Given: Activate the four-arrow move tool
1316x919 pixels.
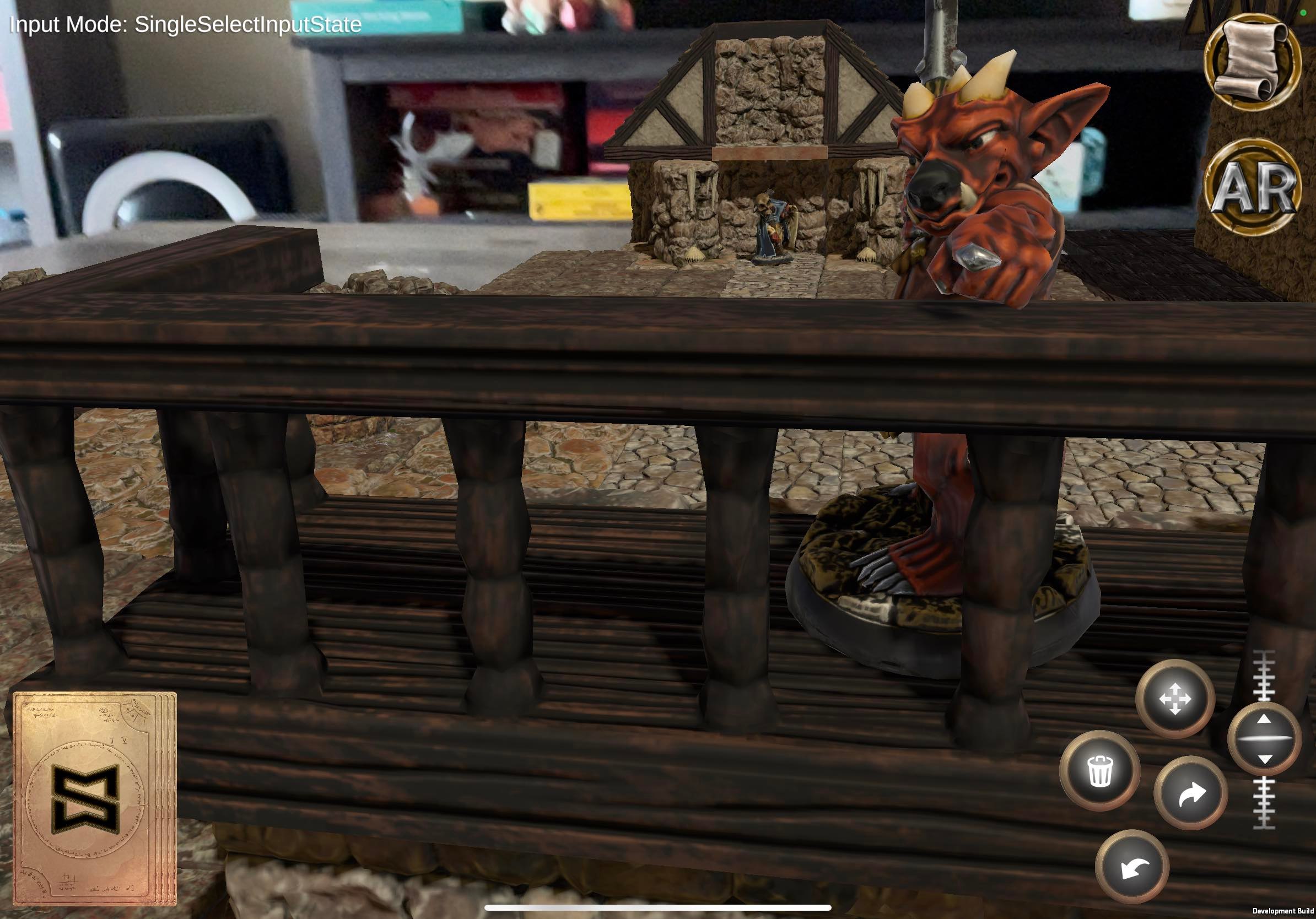Looking at the screenshot, I should pyautogui.click(x=1175, y=699).
